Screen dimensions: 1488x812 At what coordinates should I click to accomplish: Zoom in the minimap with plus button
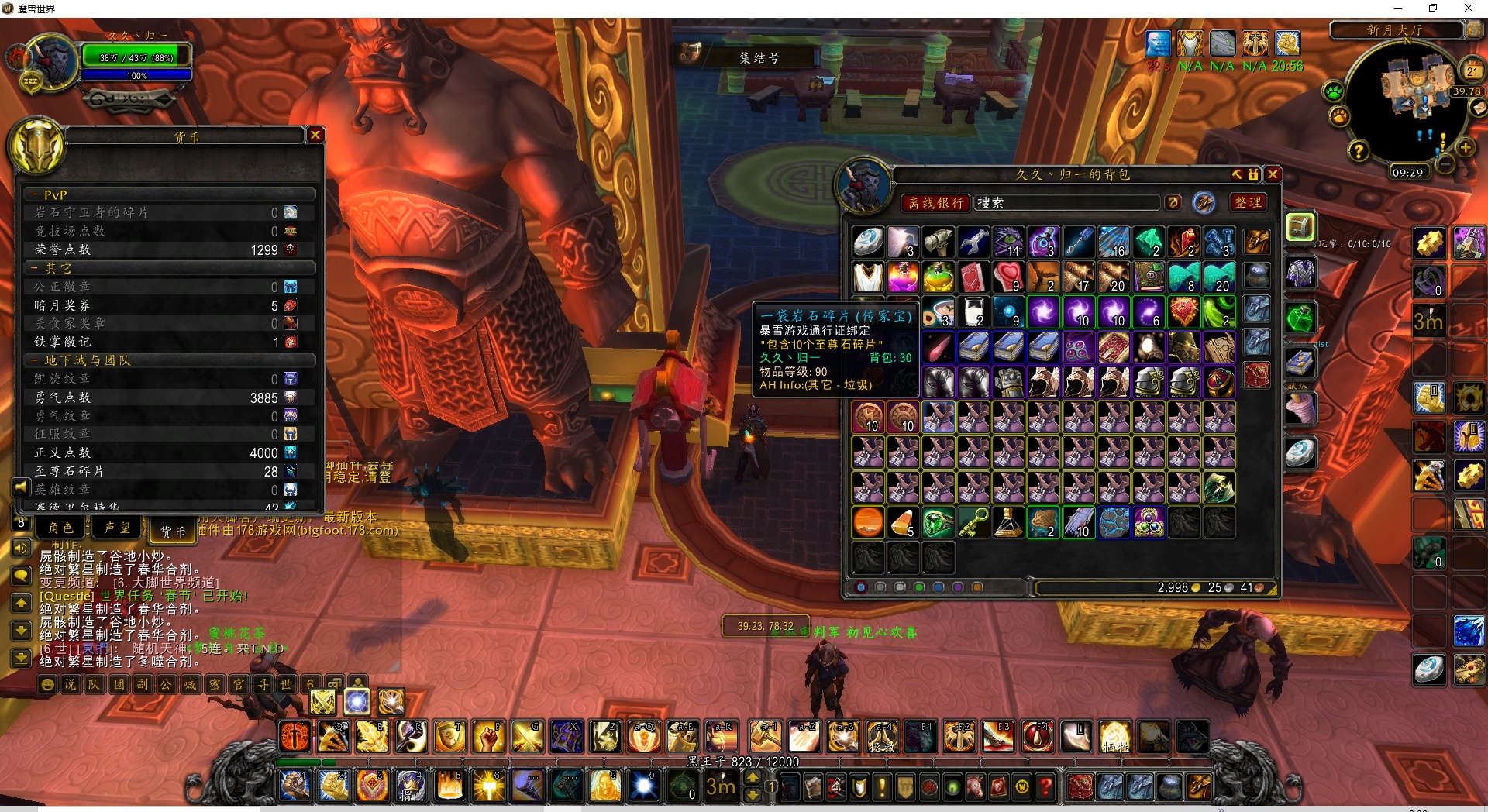(x=1465, y=147)
